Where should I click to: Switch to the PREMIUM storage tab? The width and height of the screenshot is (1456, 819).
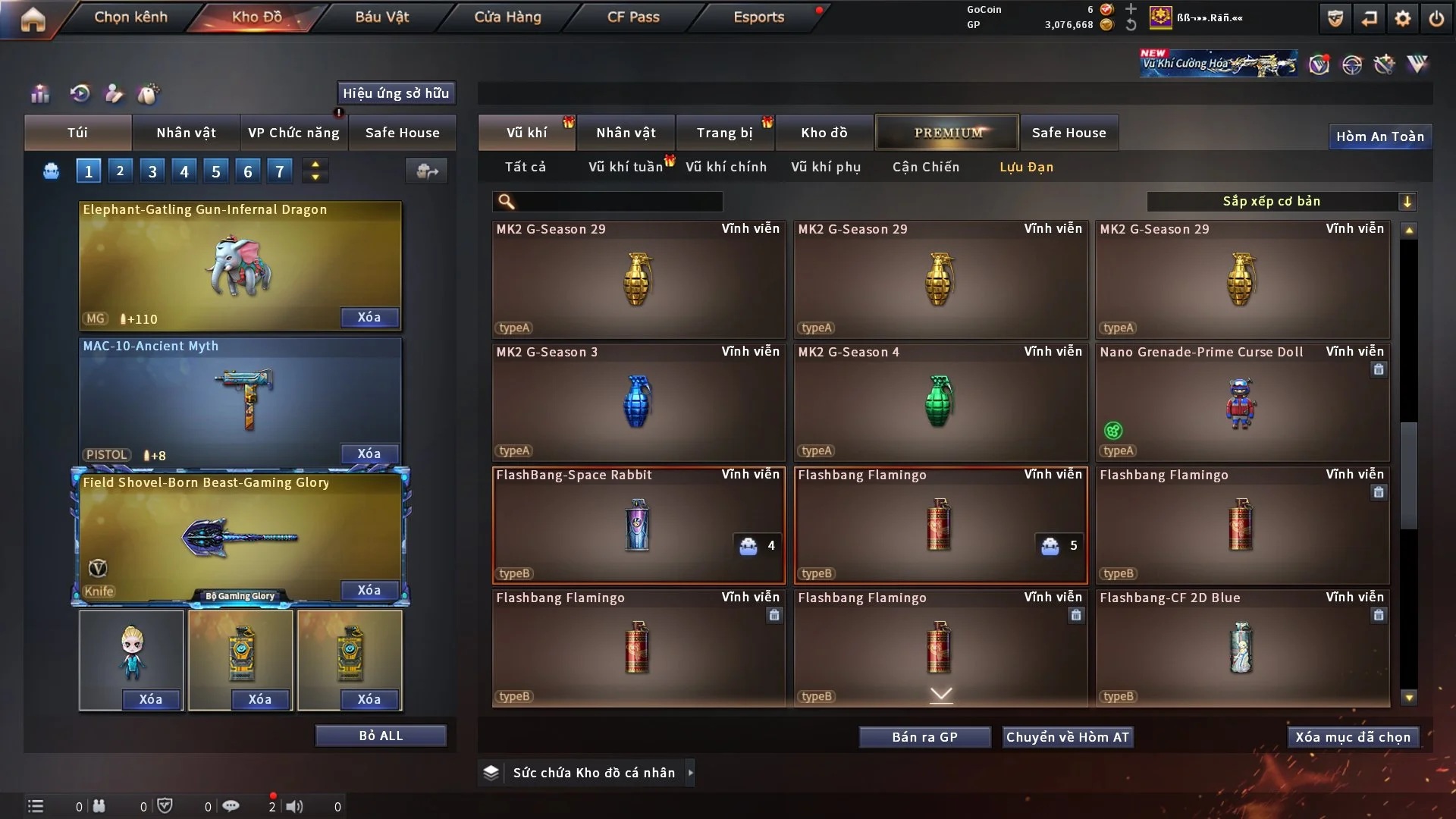(x=947, y=133)
